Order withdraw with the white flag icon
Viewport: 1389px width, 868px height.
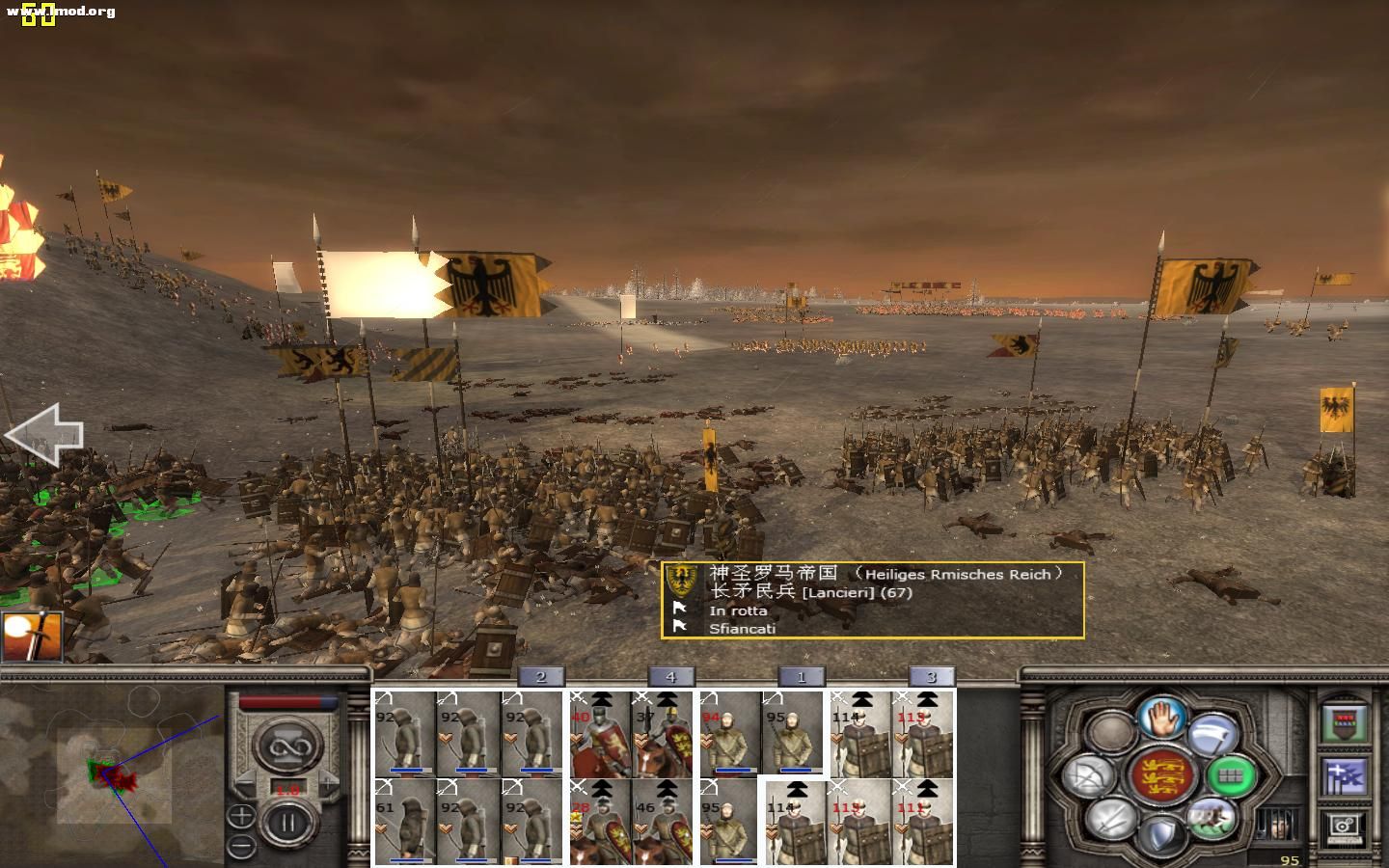click(x=1212, y=736)
